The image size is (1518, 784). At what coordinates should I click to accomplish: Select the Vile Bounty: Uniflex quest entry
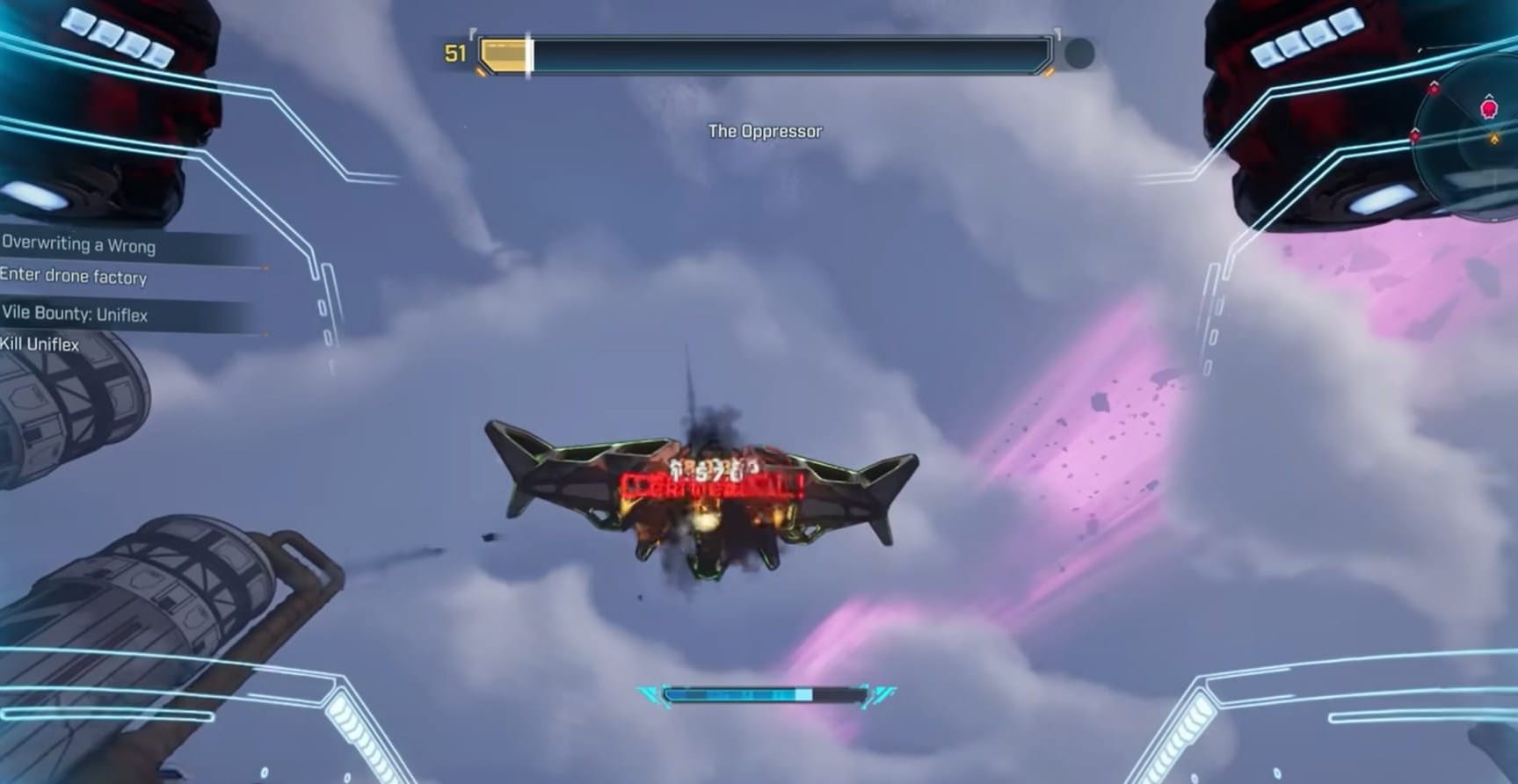[x=76, y=314]
